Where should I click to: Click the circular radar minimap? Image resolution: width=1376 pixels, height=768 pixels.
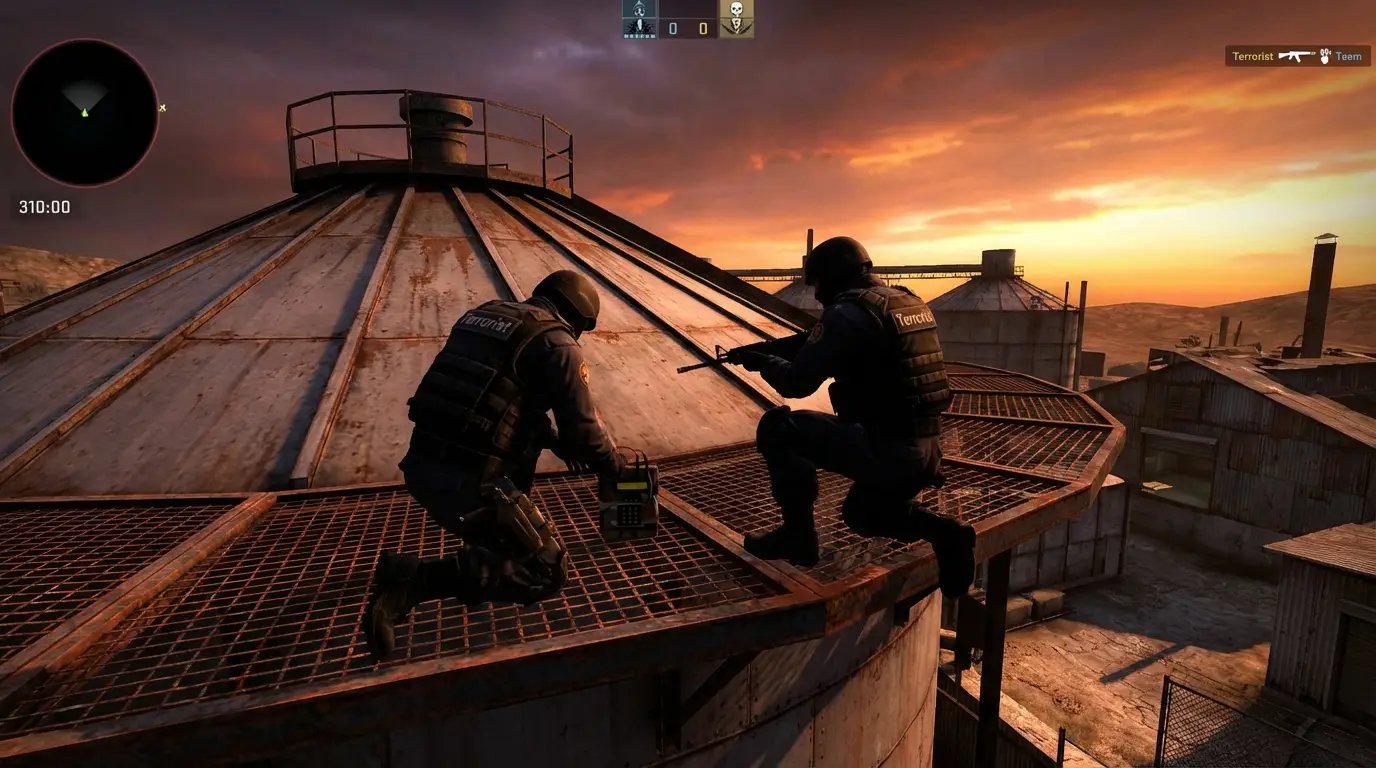[x=85, y=112]
